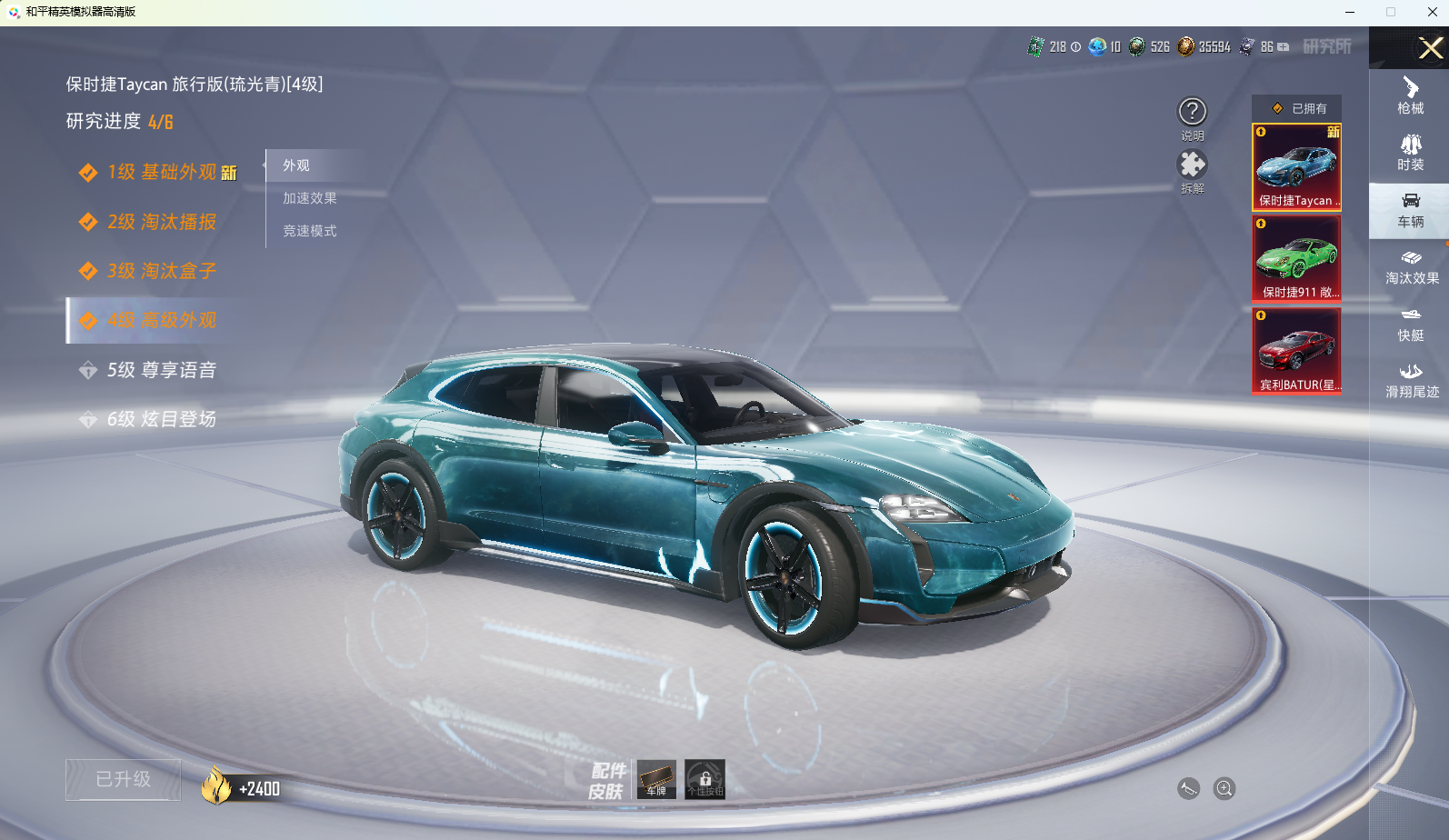Switch to the 枪械 (firearms) category
This screenshot has width=1449, height=840.
click(1410, 95)
